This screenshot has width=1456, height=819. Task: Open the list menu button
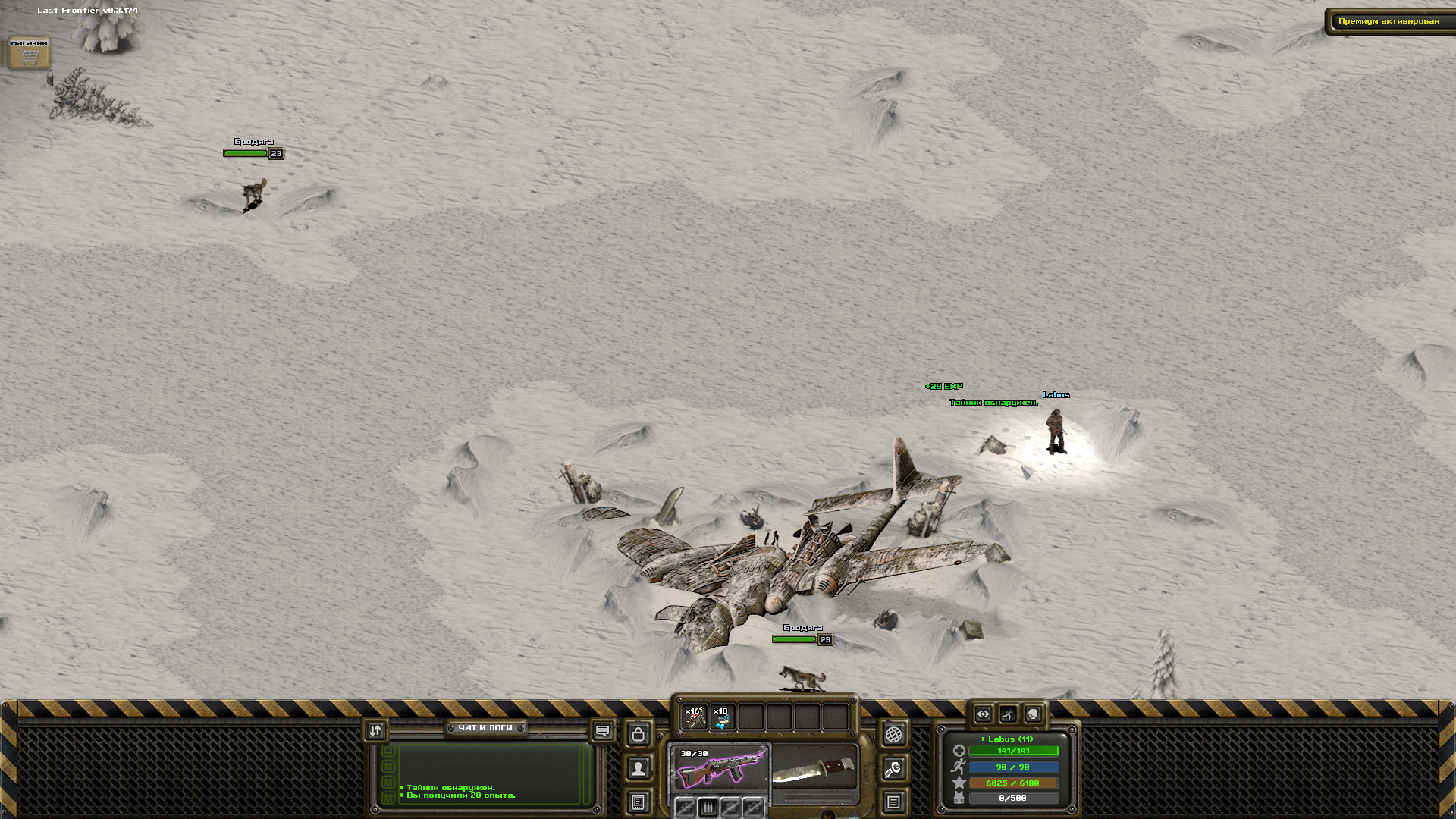[x=893, y=802]
